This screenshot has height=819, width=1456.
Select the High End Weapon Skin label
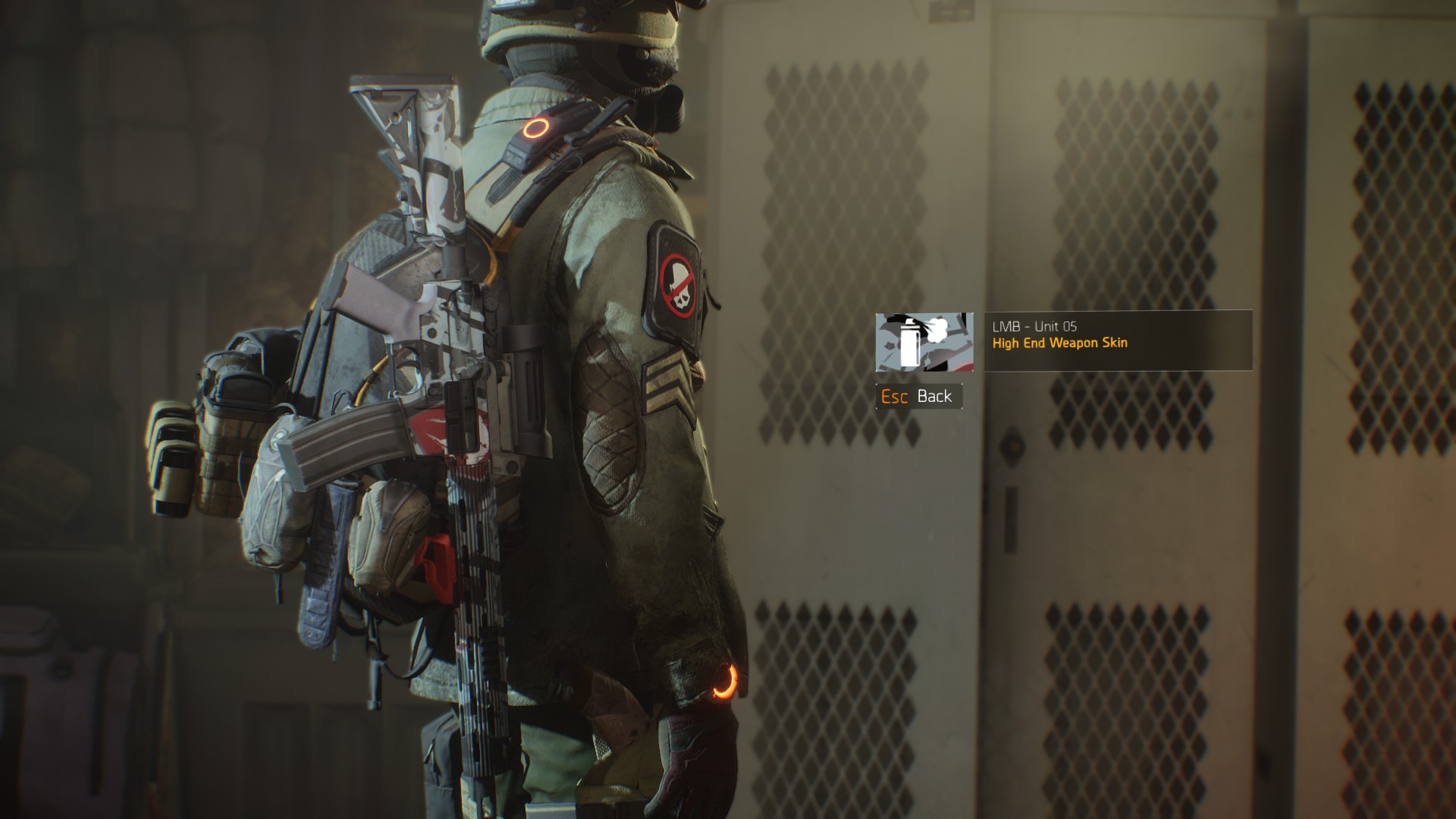click(x=1060, y=343)
